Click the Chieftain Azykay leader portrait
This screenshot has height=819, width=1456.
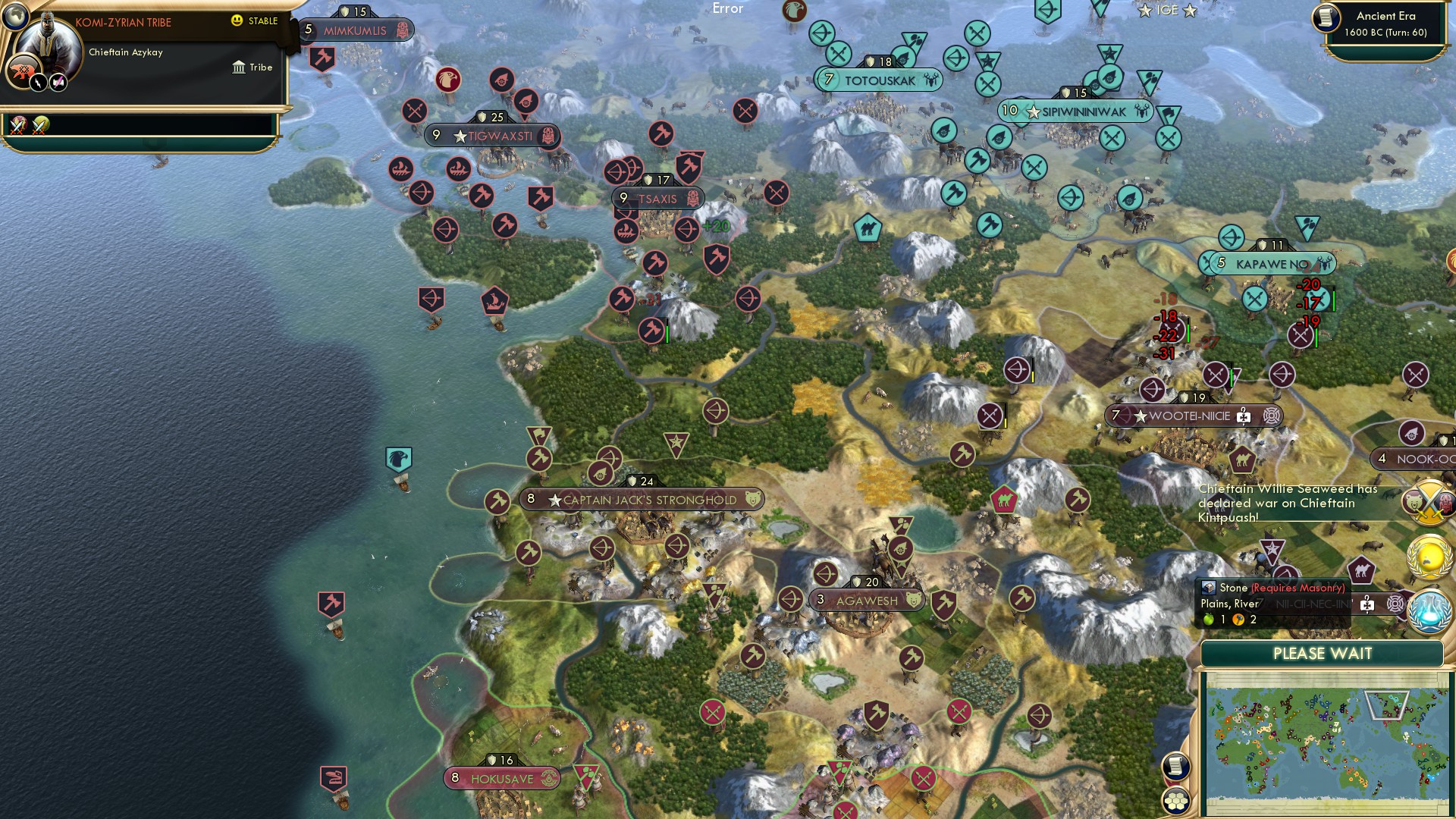[x=49, y=42]
